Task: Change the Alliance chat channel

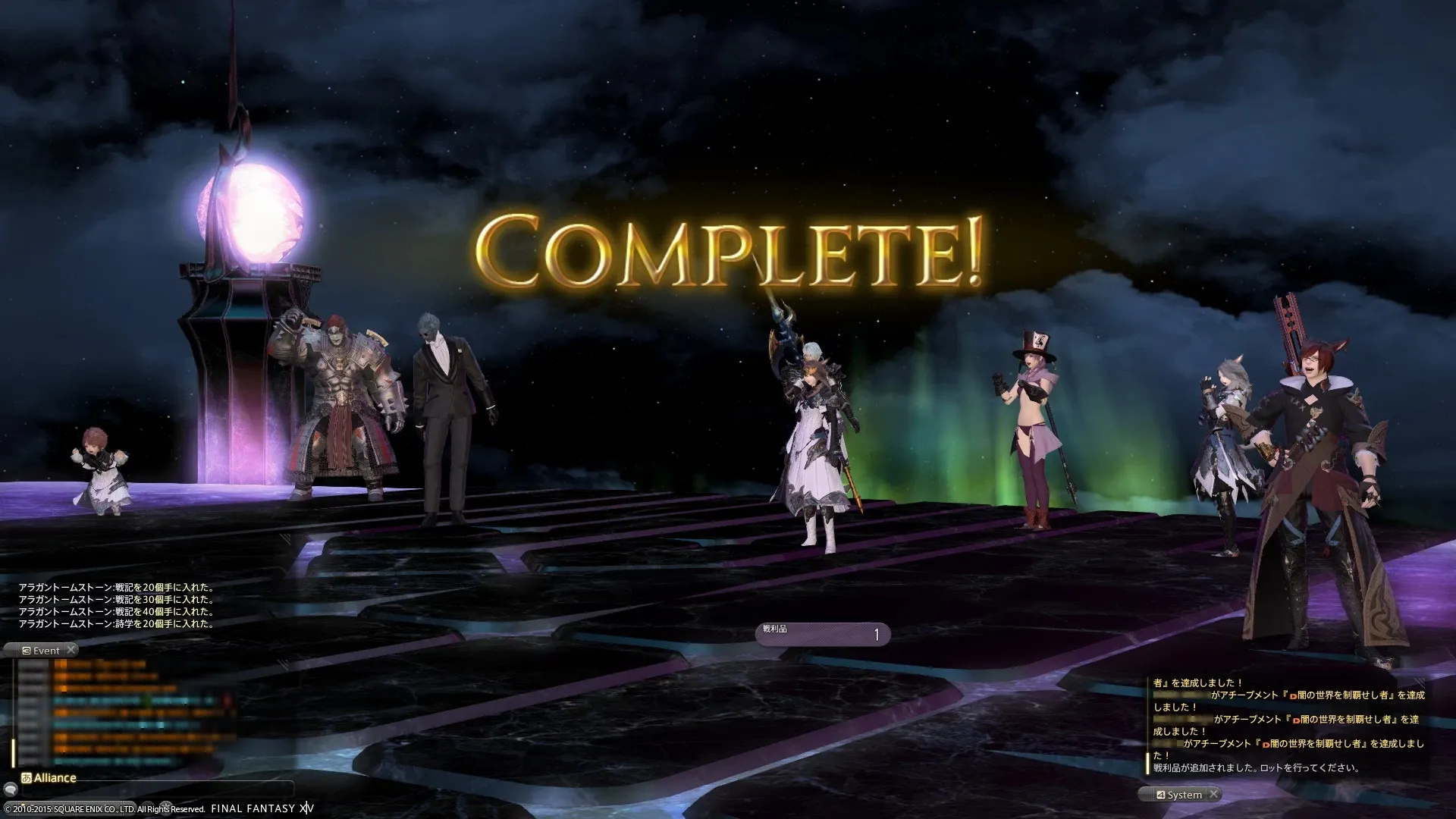Action: (x=49, y=778)
